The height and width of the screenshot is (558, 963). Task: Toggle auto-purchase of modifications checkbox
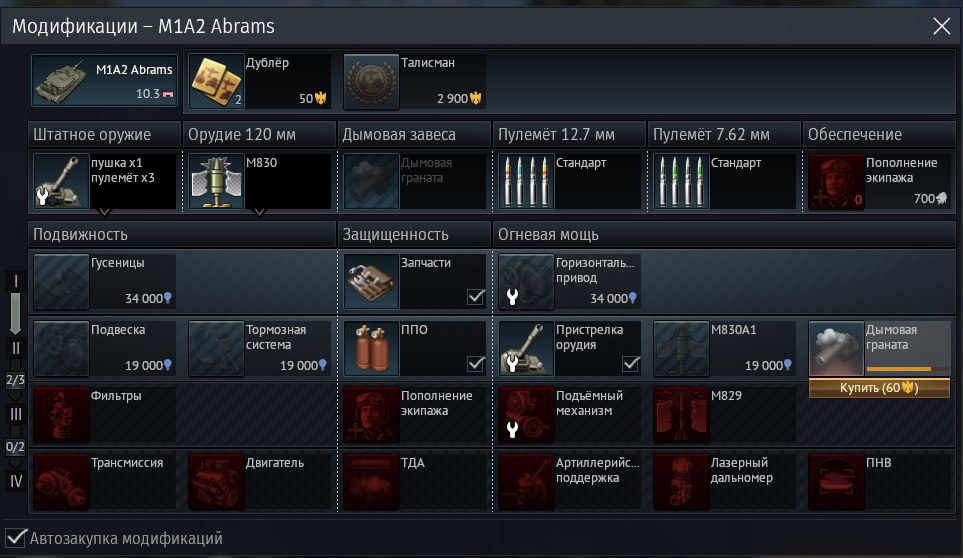click(16, 538)
